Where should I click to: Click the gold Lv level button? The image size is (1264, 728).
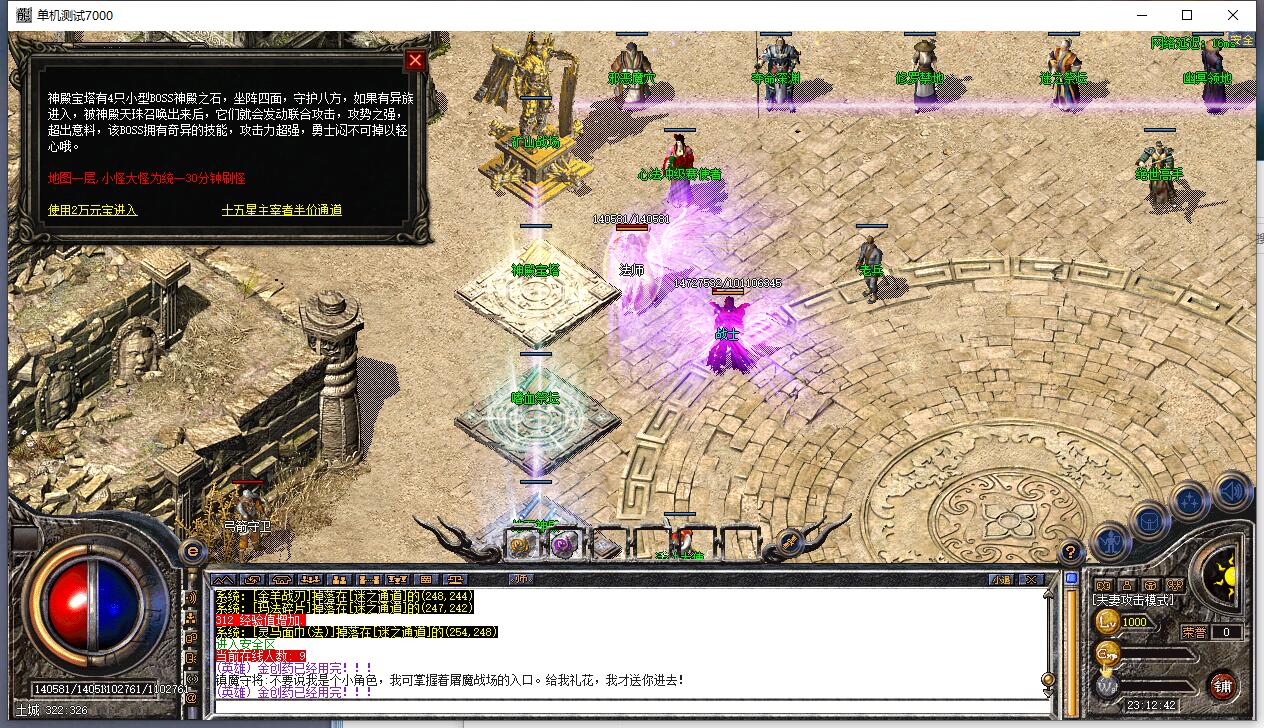pyautogui.click(x=1108, y=622)
